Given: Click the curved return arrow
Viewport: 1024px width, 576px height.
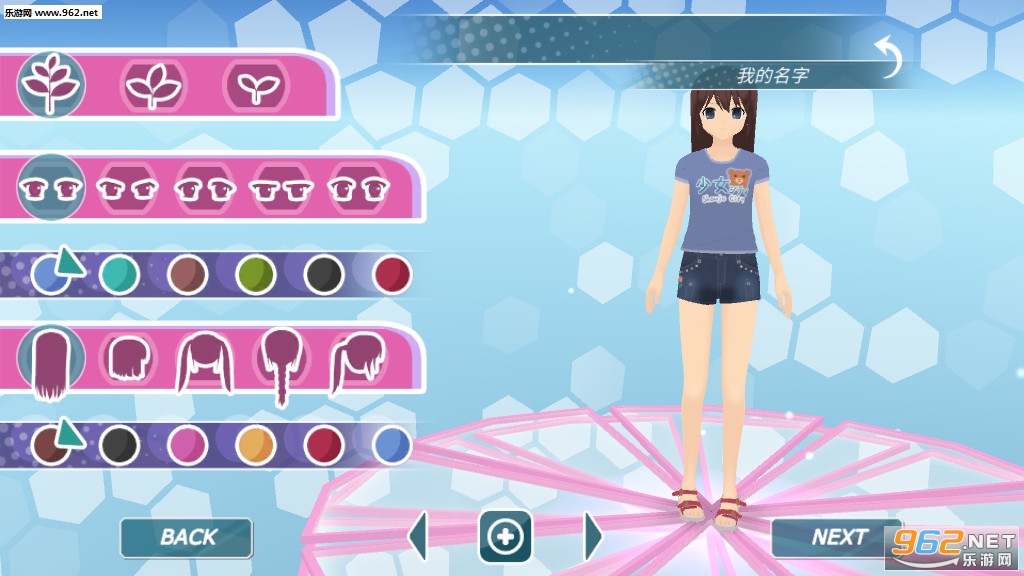Looking at the screenshot, I should 887,56.
